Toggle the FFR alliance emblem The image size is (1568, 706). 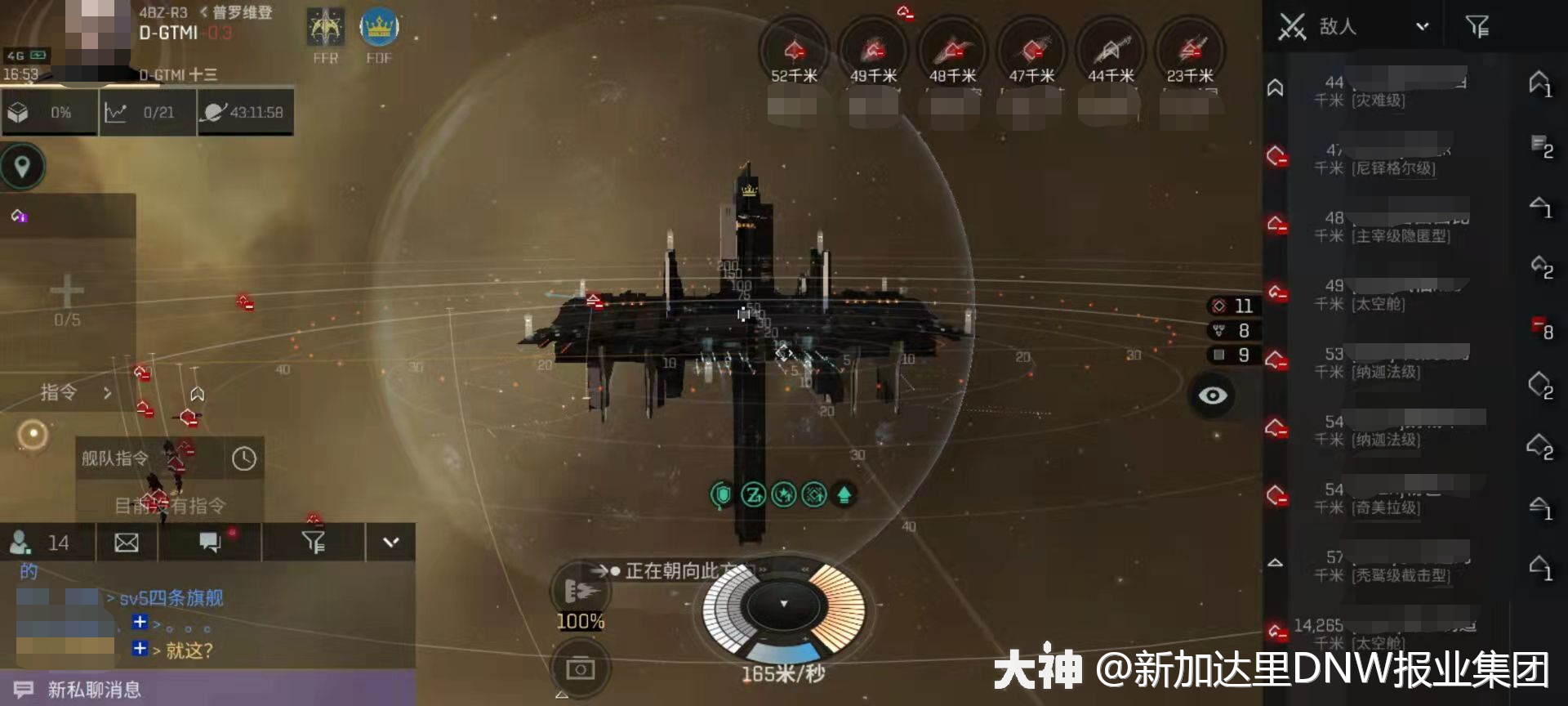click(x=325, y=27)
